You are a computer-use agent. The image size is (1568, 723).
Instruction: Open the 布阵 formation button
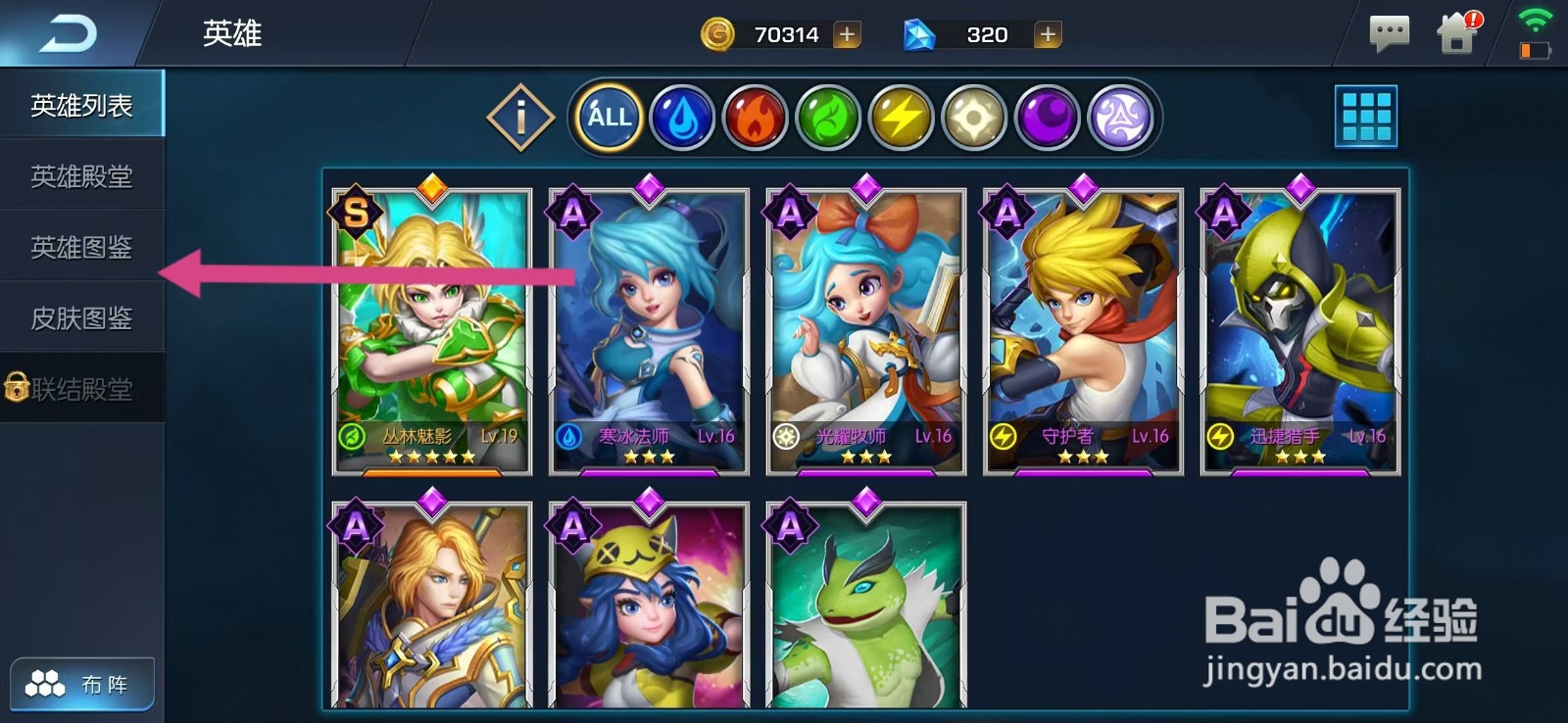coord(82,684)
